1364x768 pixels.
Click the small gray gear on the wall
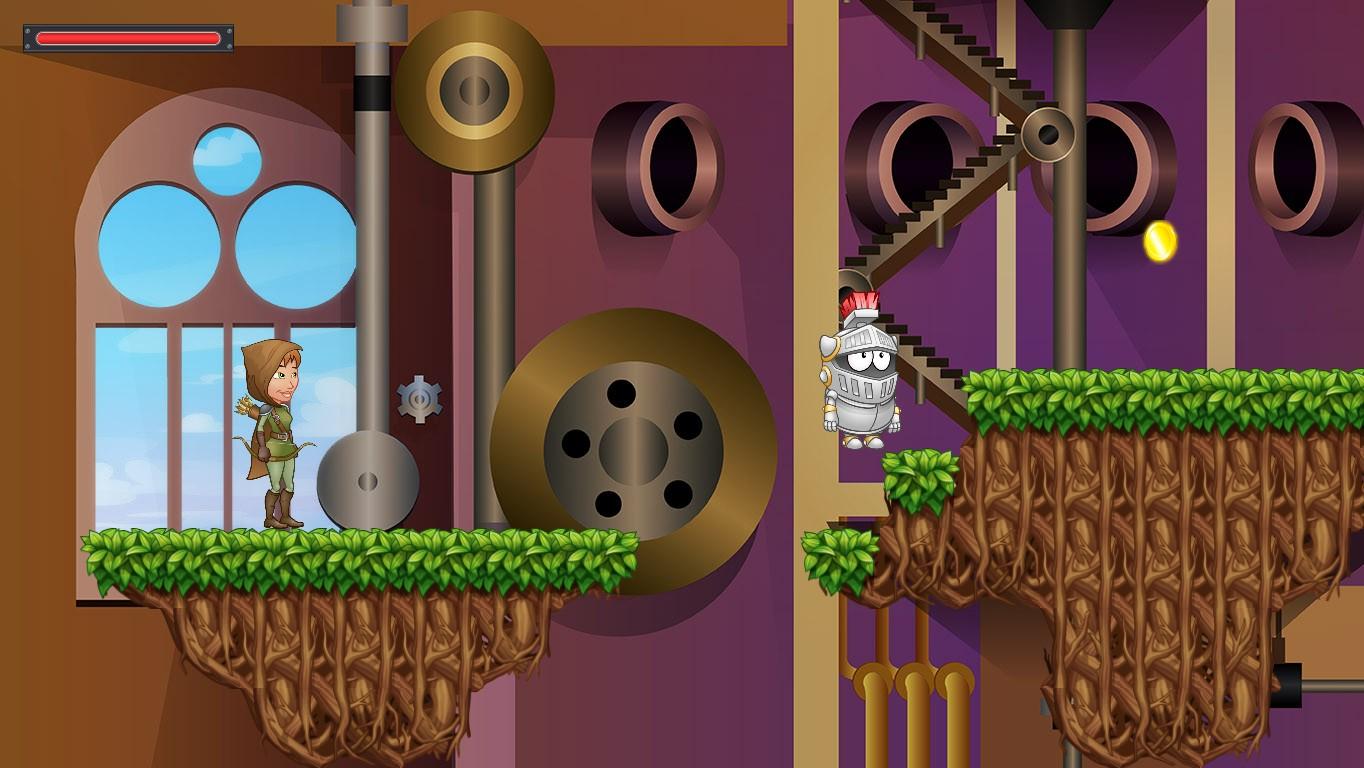click(x=421, y=396)
